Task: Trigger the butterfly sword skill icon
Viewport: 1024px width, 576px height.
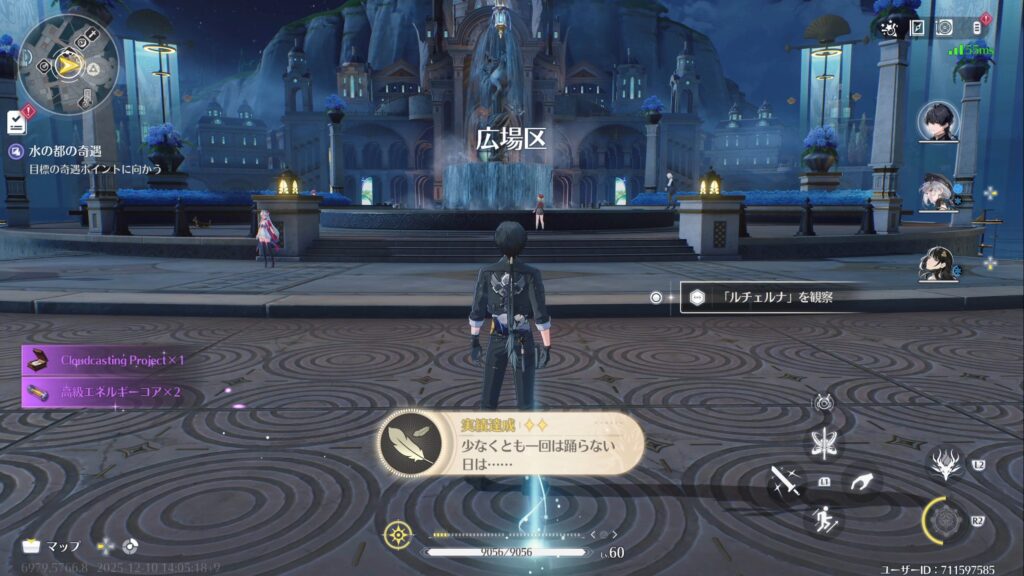Action: [826, 445]
